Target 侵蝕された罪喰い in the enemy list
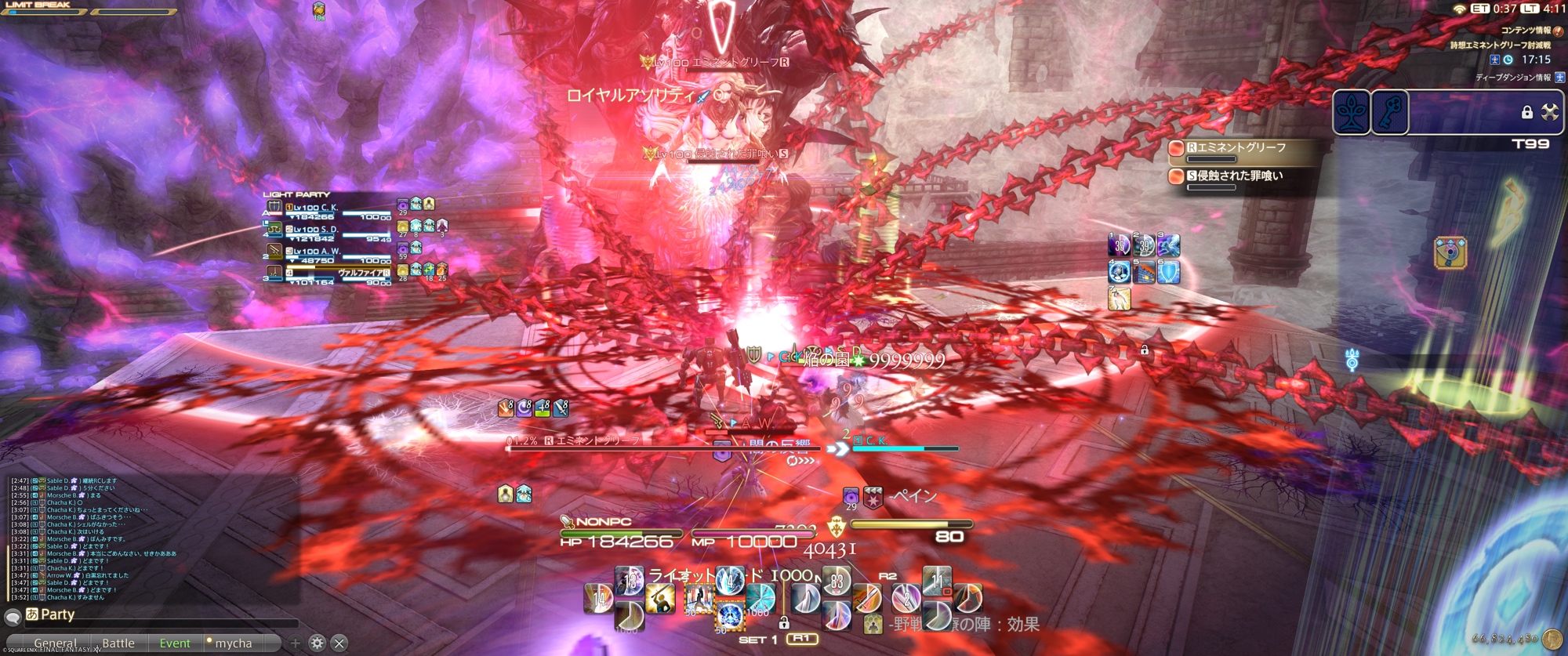 [1239, 176]
